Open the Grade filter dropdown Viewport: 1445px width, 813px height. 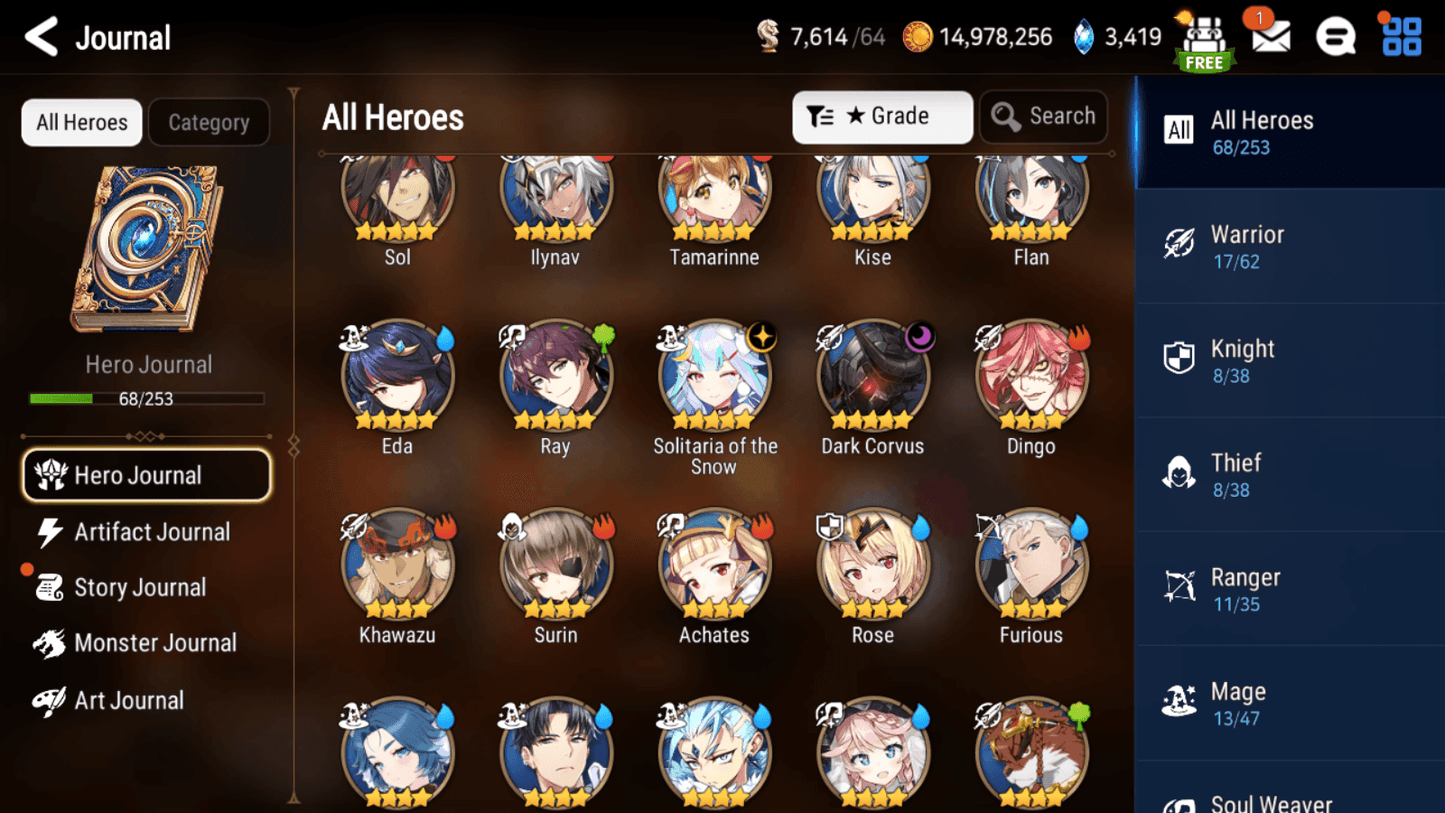coord(882,116)
